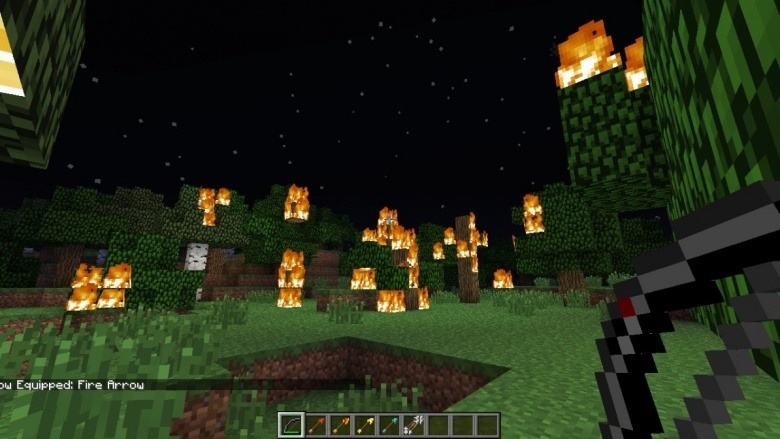Select the red-tipped arrow hotbar slot
780x439 pixels.
[x=316, y=425]
